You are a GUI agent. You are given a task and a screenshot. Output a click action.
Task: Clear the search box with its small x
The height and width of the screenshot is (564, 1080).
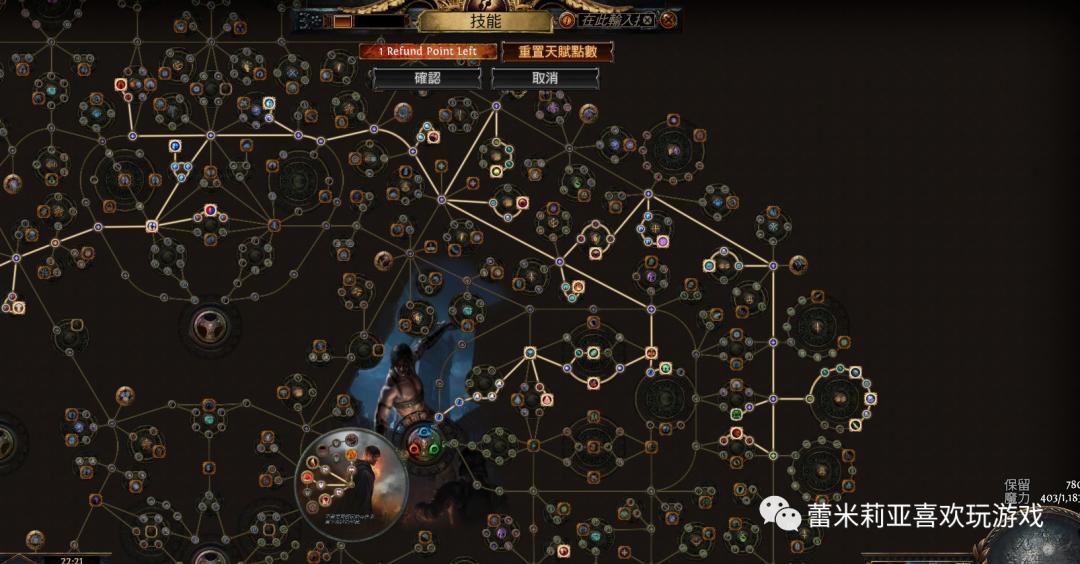(647, 20)
